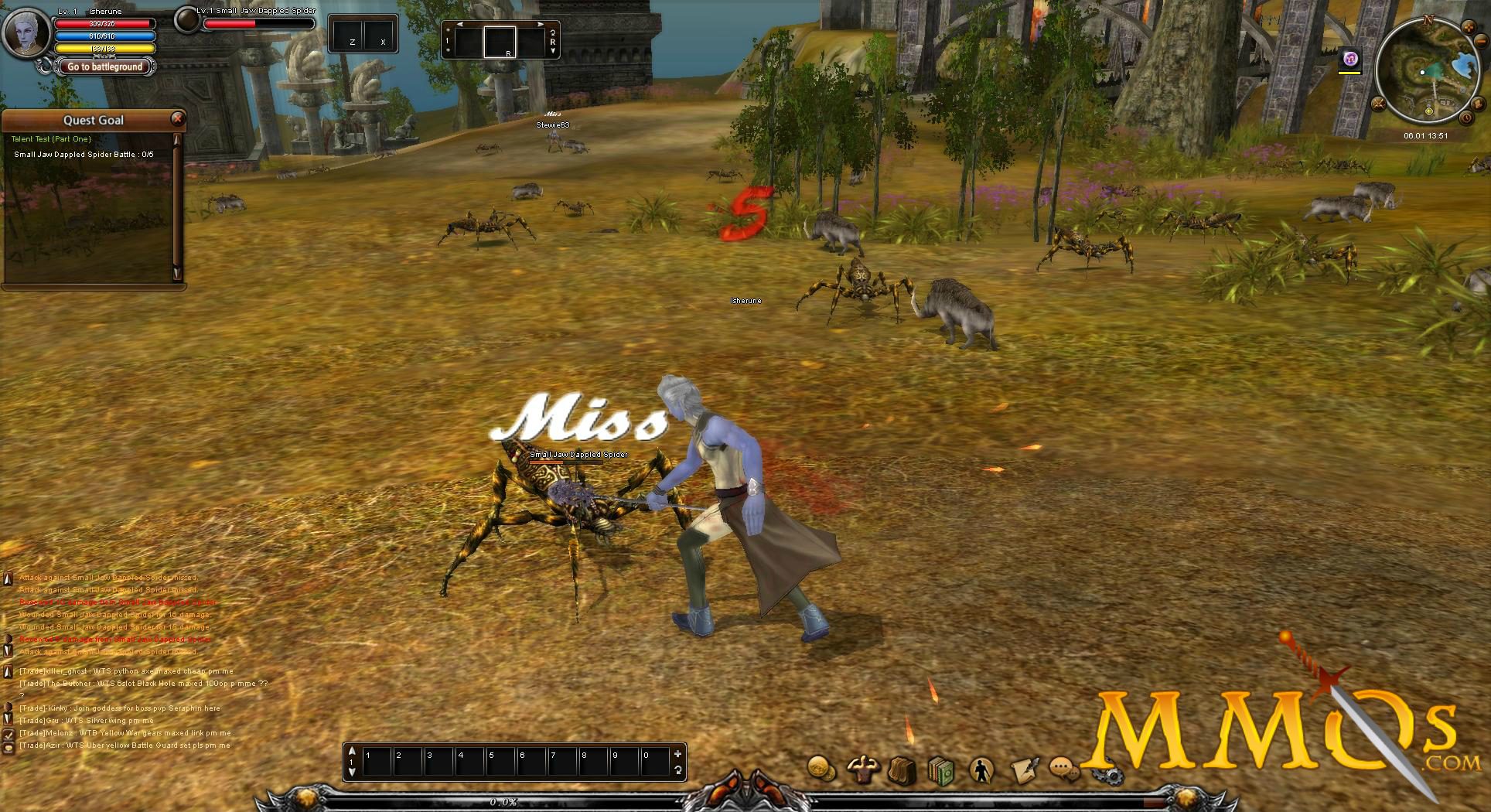The image size is (1491, 812).
Task: Open the scroll and quill quest icon
Action: pyautogui.click(x=1025, y=769)
